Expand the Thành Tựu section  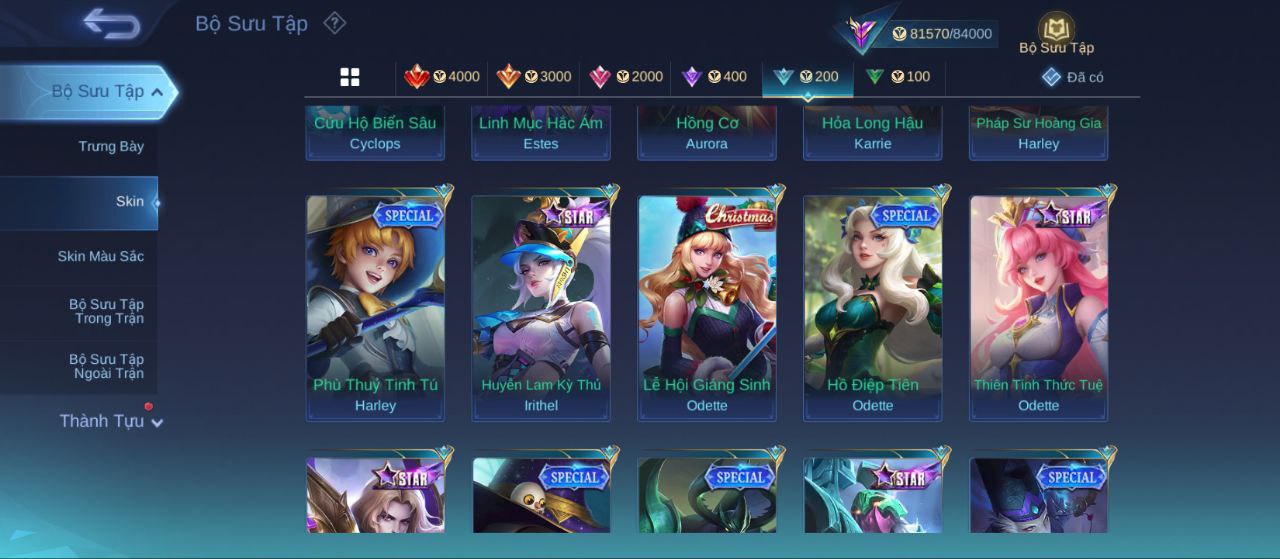(110, 421)
